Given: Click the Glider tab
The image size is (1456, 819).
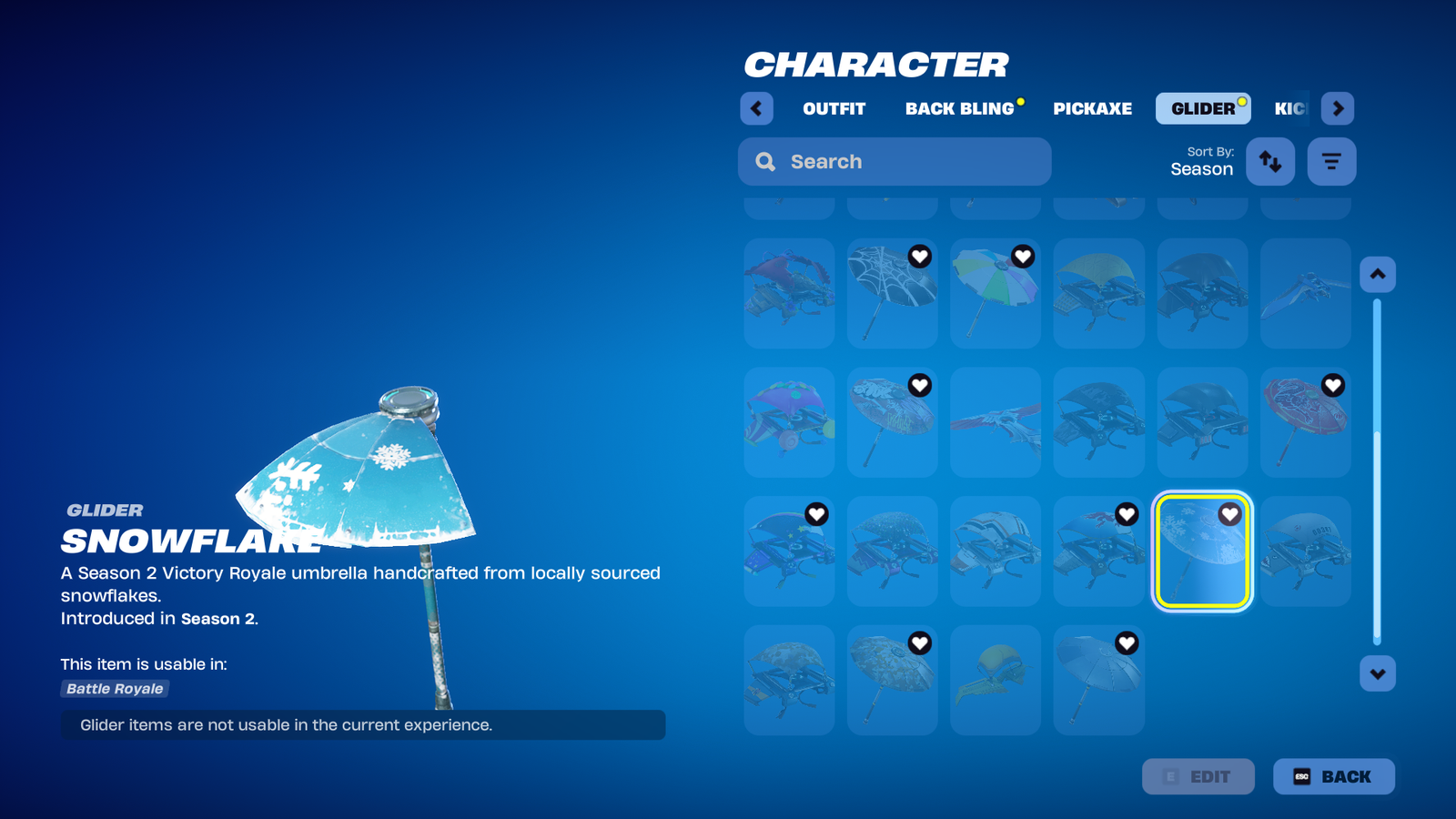Looking at the screenshot, I should click(1202, 108).
